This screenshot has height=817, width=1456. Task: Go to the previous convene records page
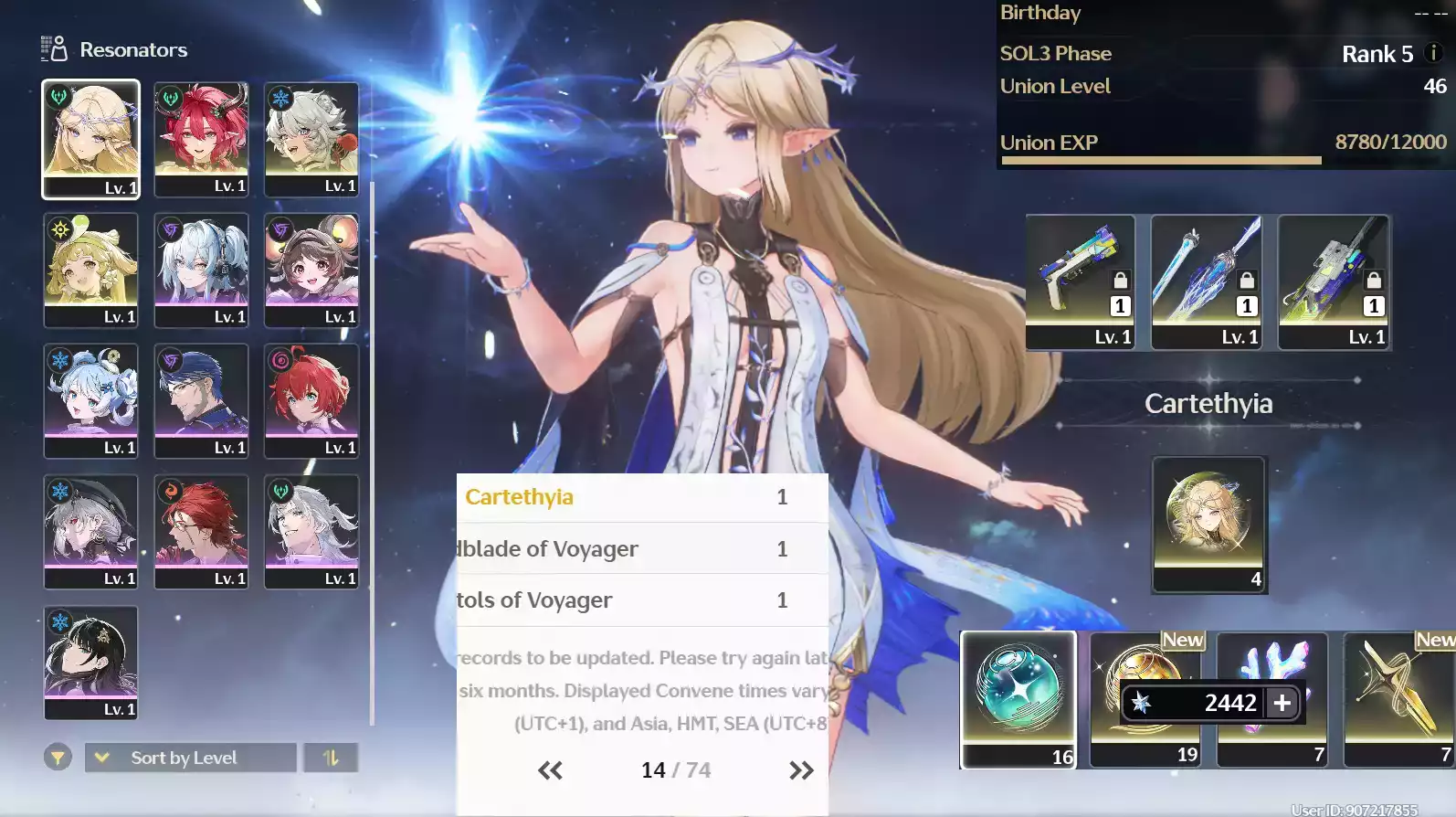coord(550,770)
